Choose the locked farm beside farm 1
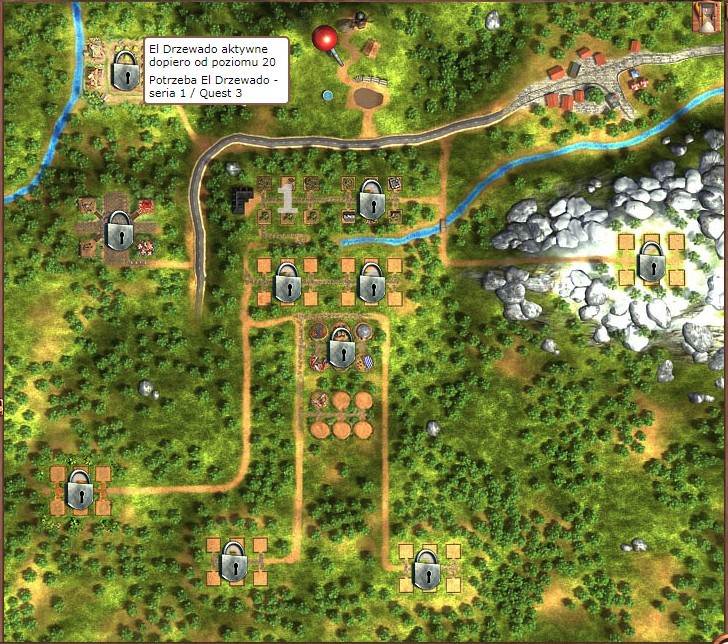The image size is (728, 644). (x=370, y=200)
